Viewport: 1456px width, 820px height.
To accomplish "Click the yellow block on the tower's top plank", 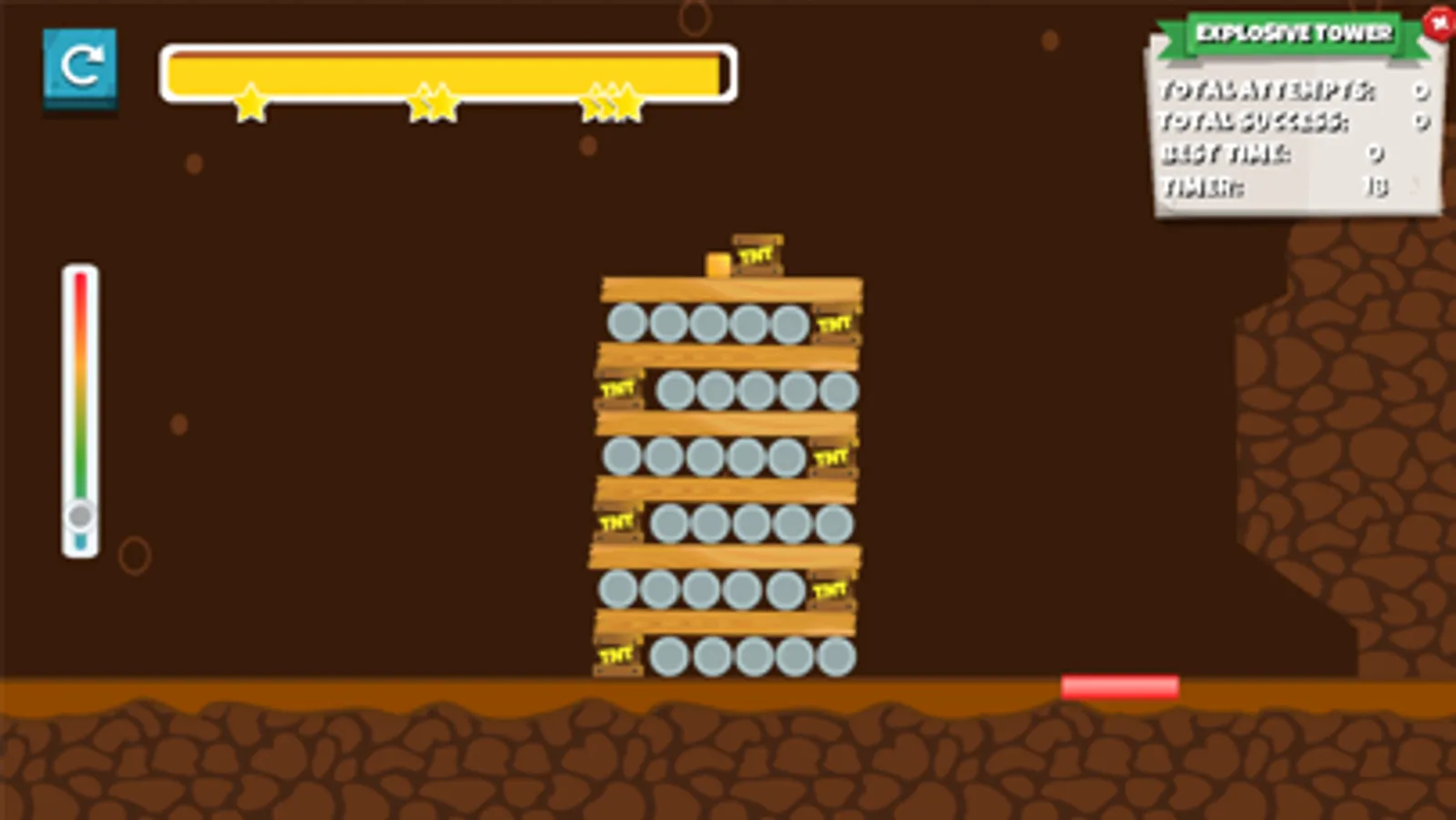I will 718,264.
